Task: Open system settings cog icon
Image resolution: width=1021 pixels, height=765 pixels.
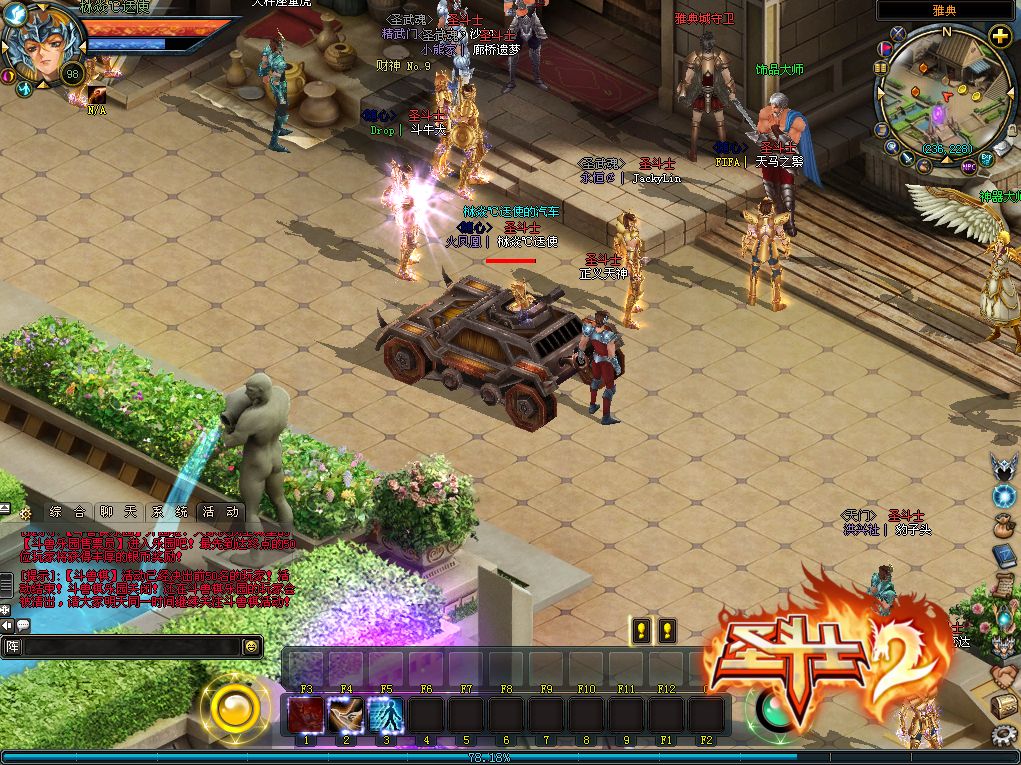Action: point(1004,736)
